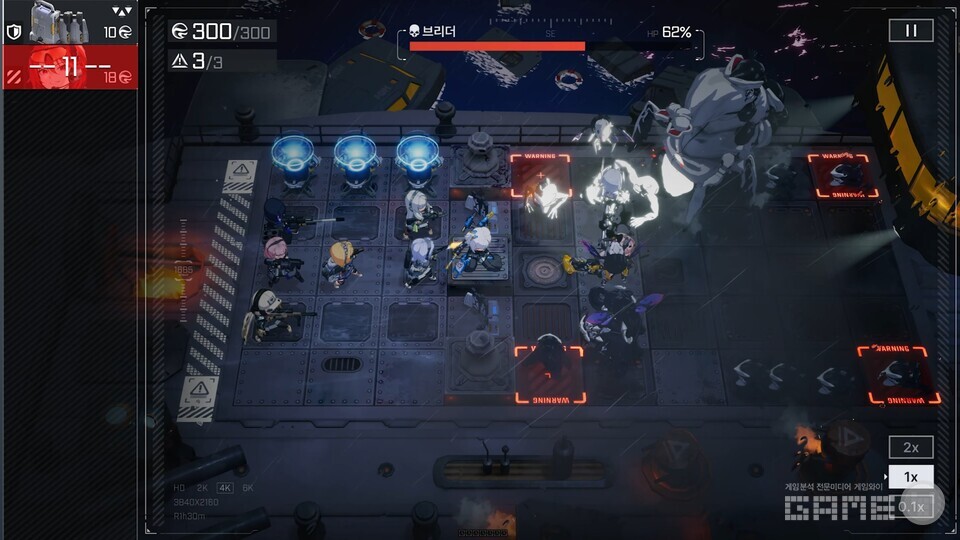This screenshot has width=960, height=540.
Task: Select the supply crate unit card costing 10
Action: click(x=69, y=22)
